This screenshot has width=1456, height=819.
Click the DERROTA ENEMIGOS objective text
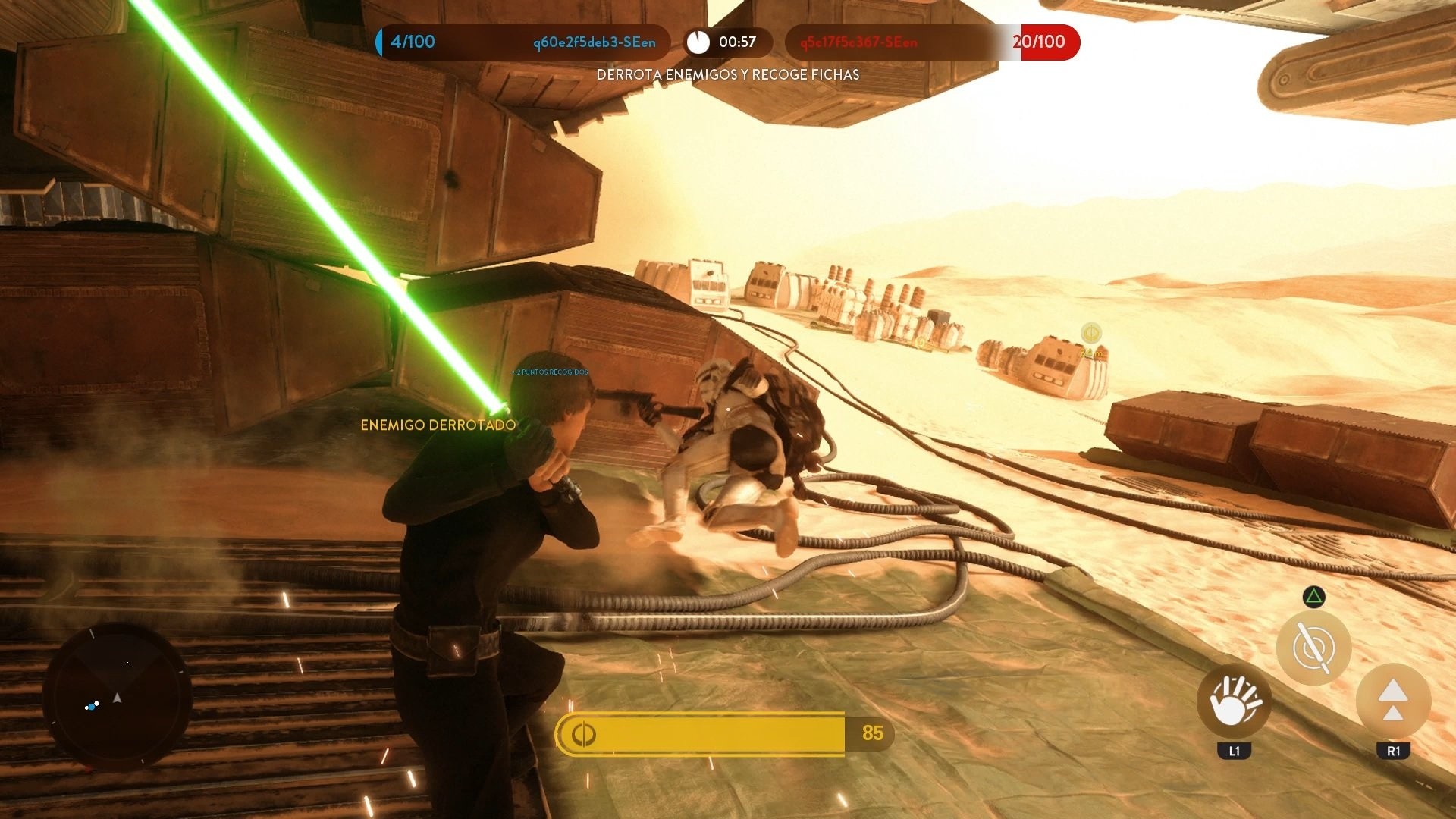point(727,75)
